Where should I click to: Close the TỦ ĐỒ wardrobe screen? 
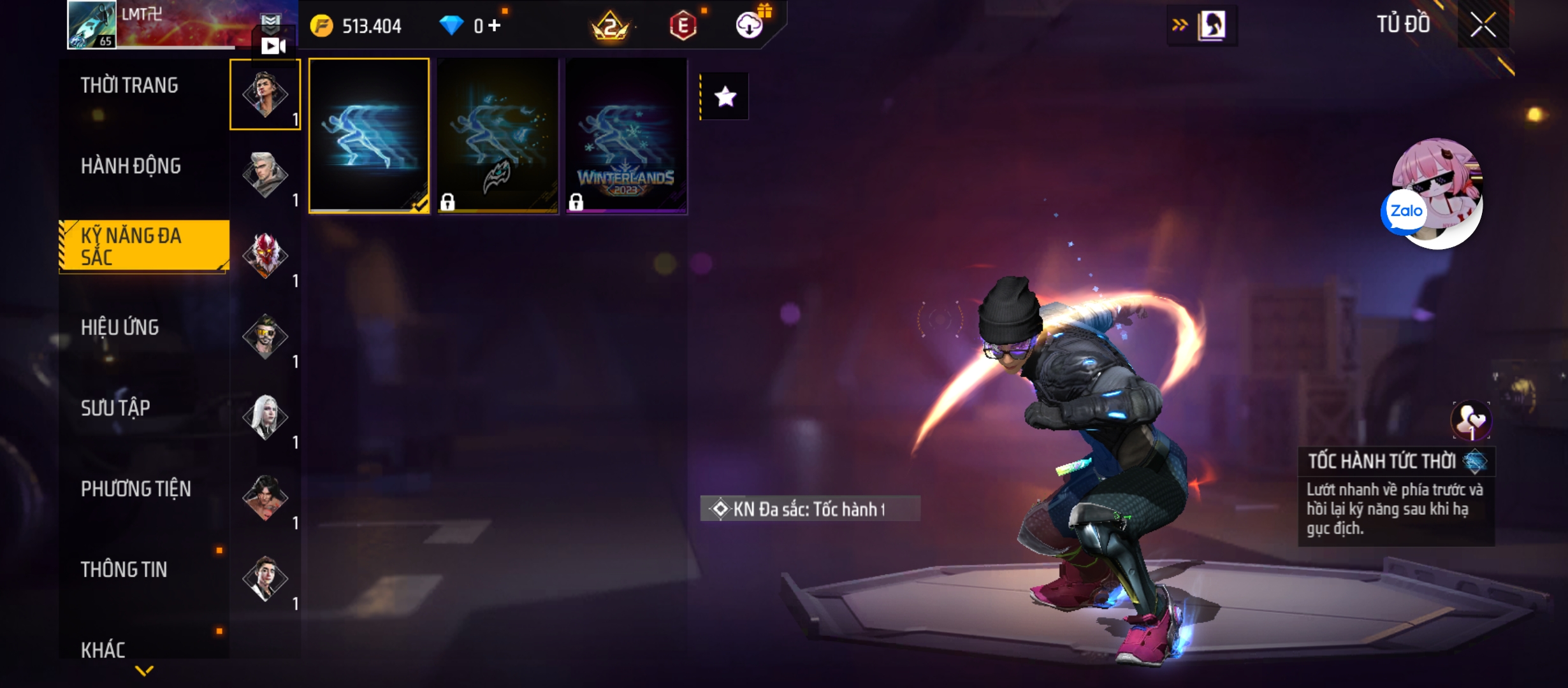[1483, 25]
